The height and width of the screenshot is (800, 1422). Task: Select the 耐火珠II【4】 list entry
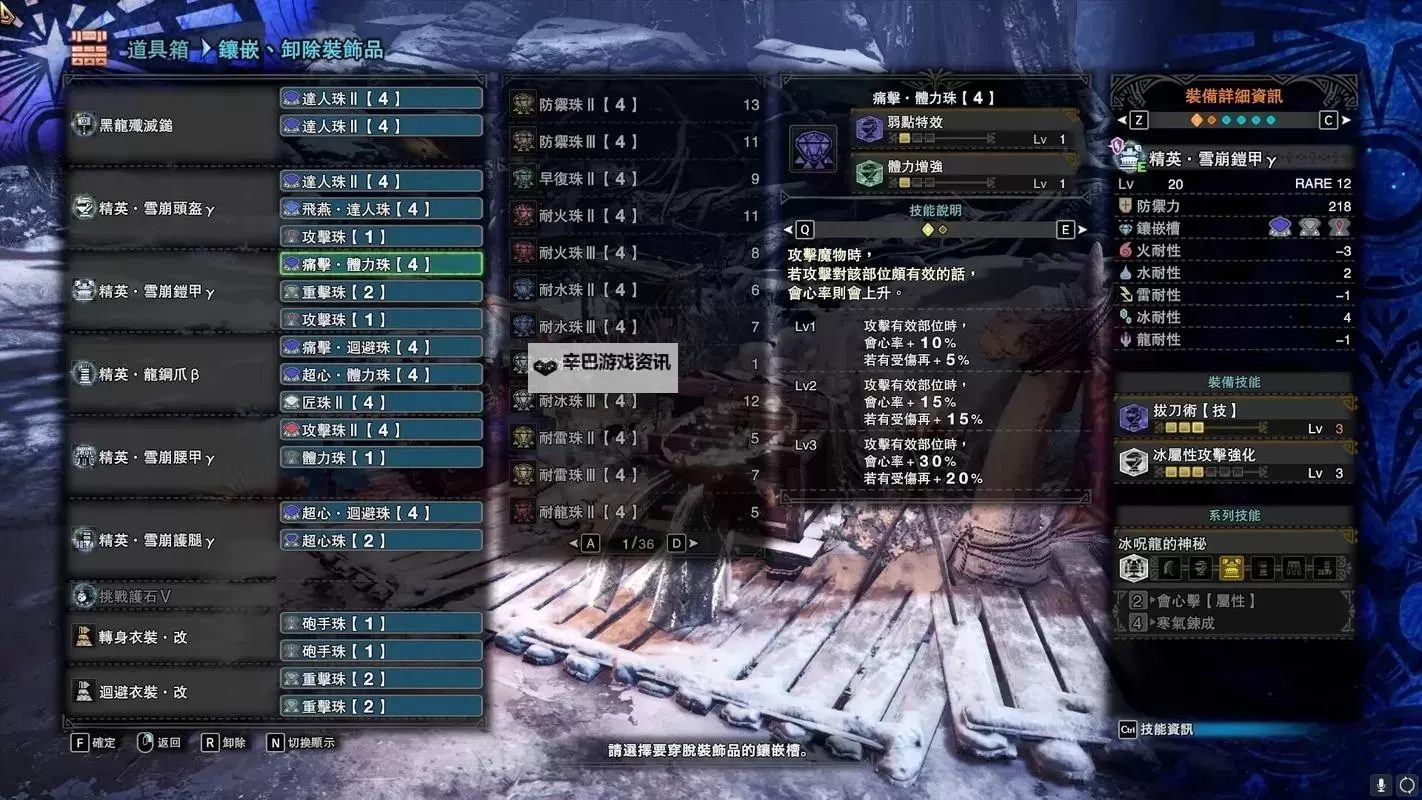point(634,216)
